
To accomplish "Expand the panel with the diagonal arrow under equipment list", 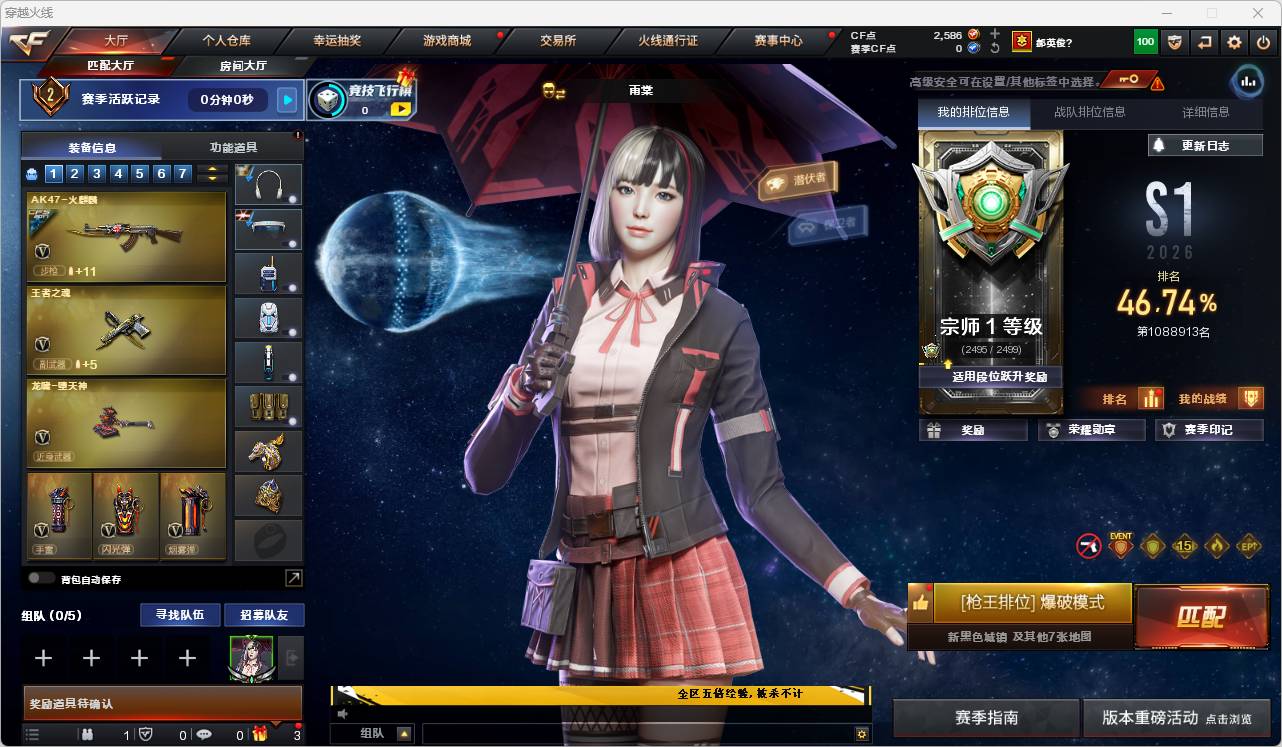I will point(294,577).
